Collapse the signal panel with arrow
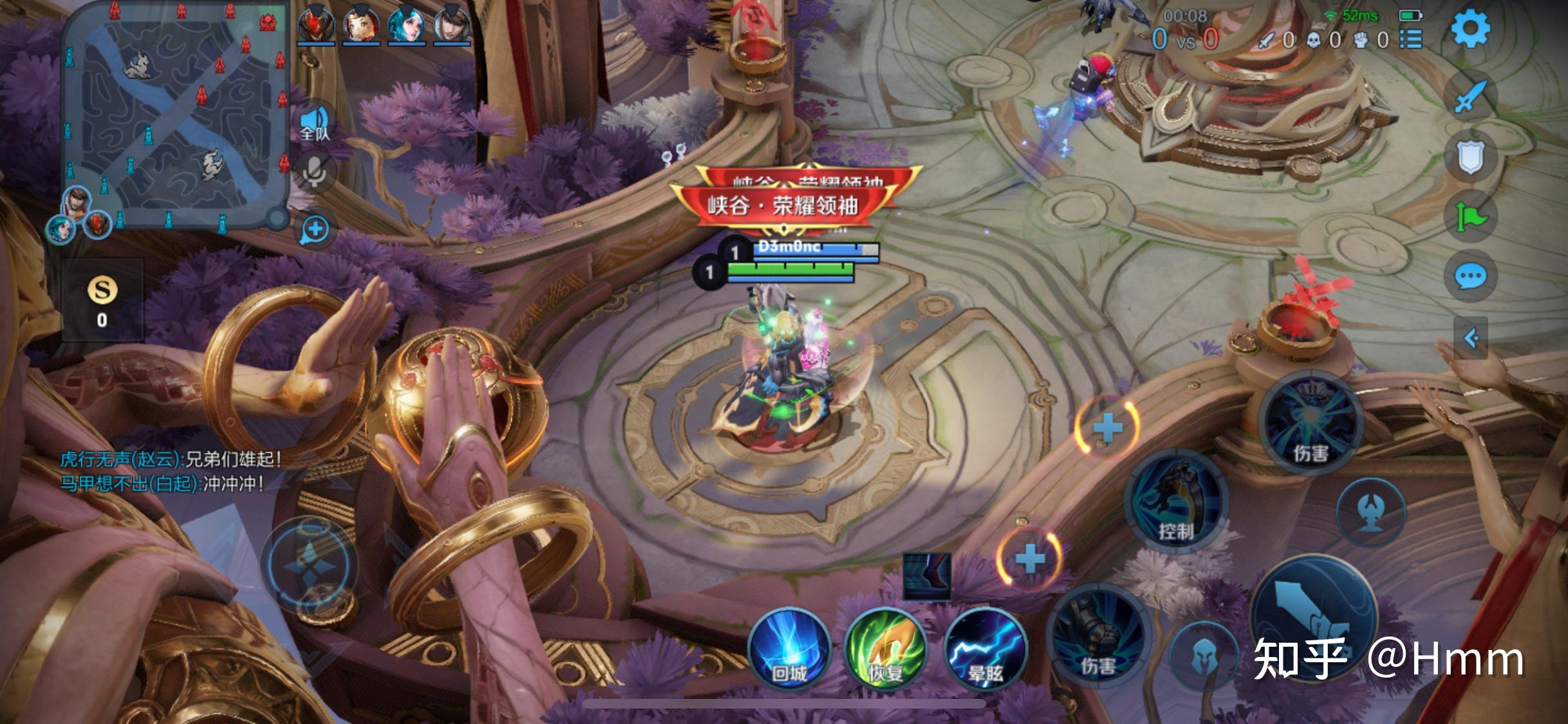 [1470, 337]
